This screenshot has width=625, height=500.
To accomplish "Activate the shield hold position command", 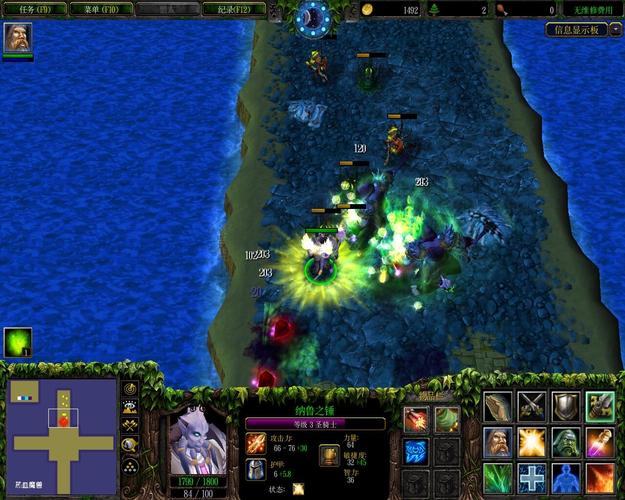I will [566, 406].
